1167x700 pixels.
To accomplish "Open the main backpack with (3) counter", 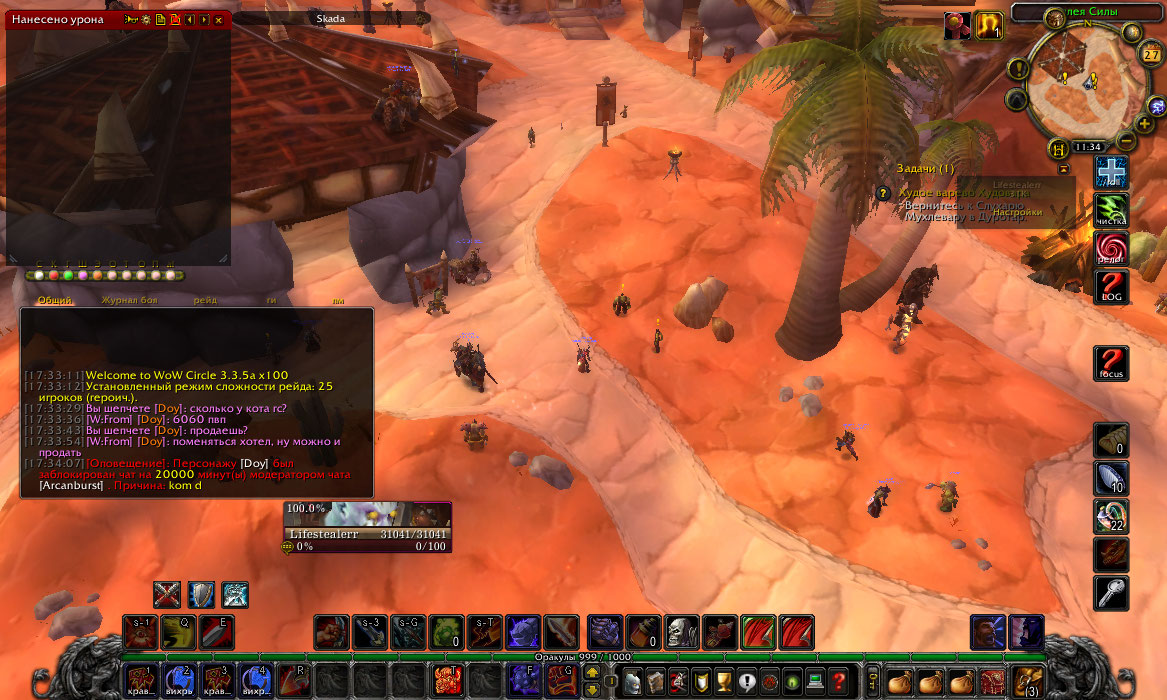I will point(1027,681).
